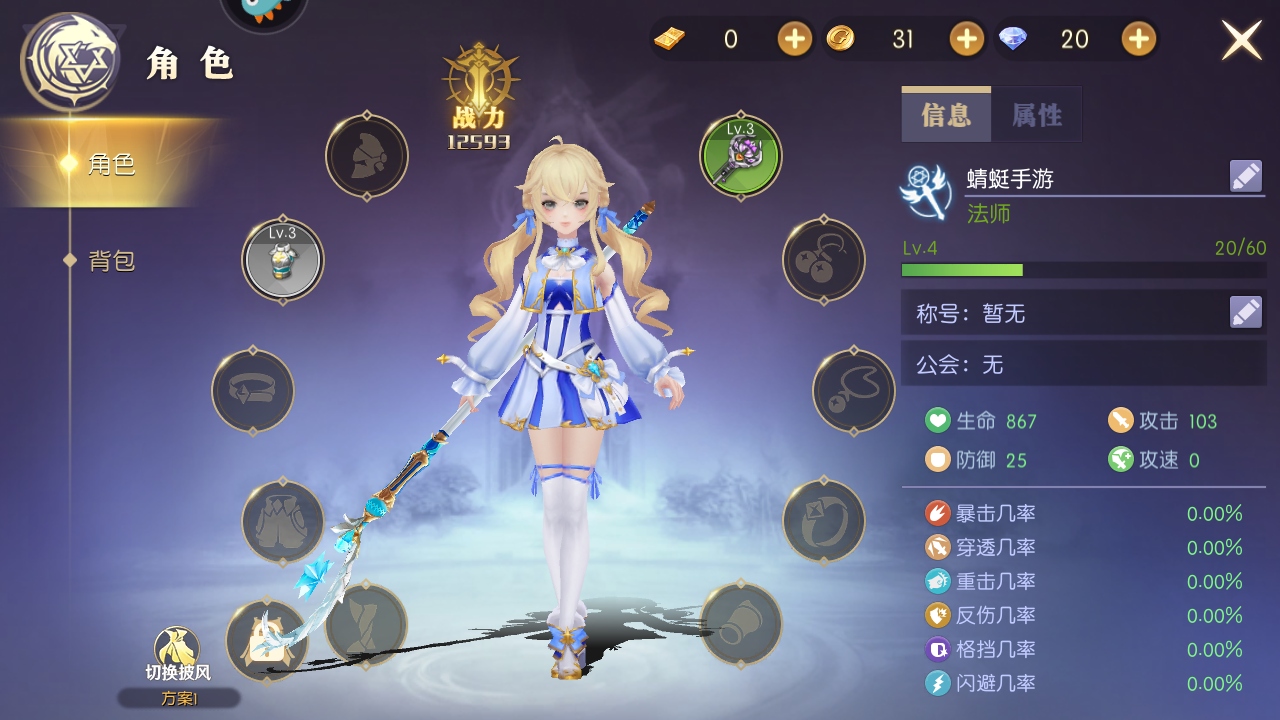1280x720 pixels.
Task: Select the equipped Lv.3 armor slot
Action: [283, 260]
